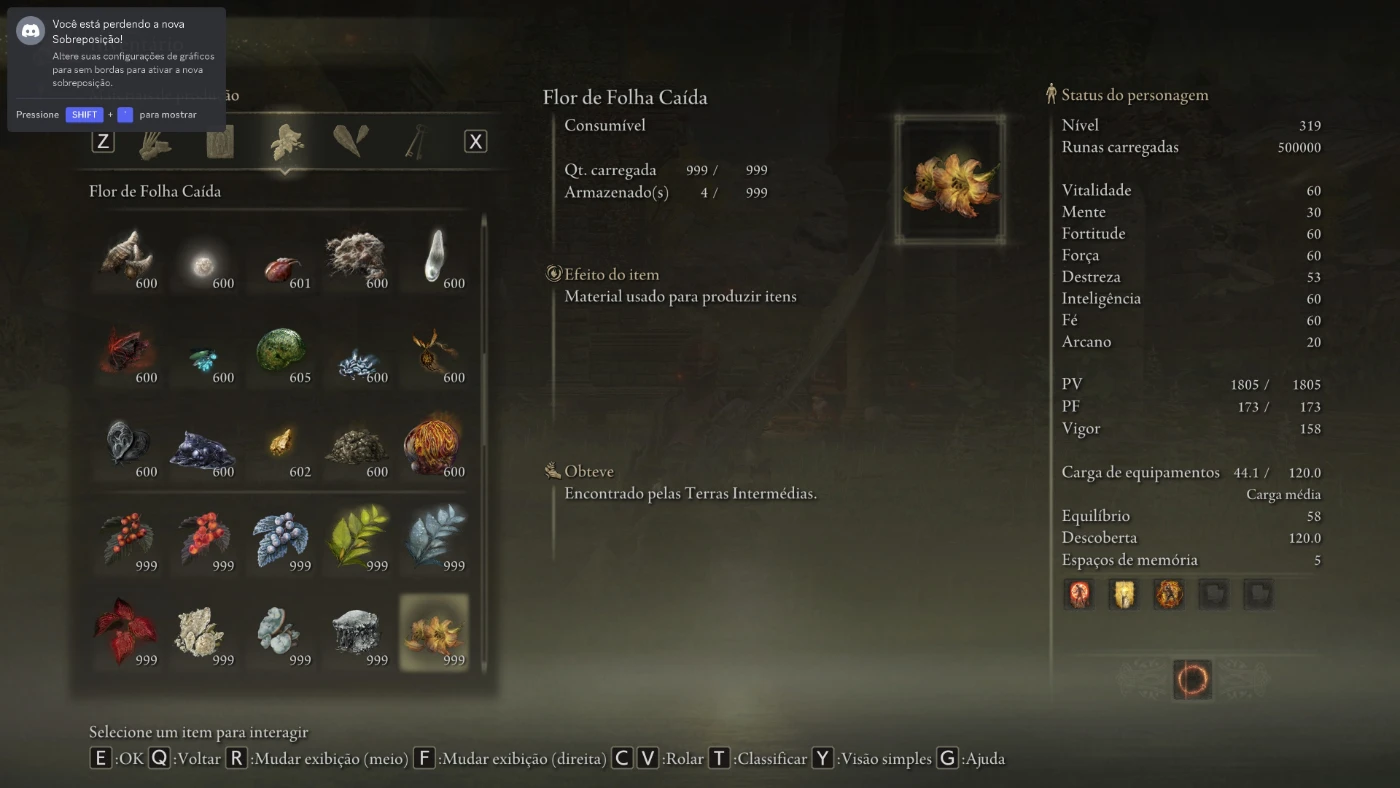Switch to the flower materials tab

point(287,142)
